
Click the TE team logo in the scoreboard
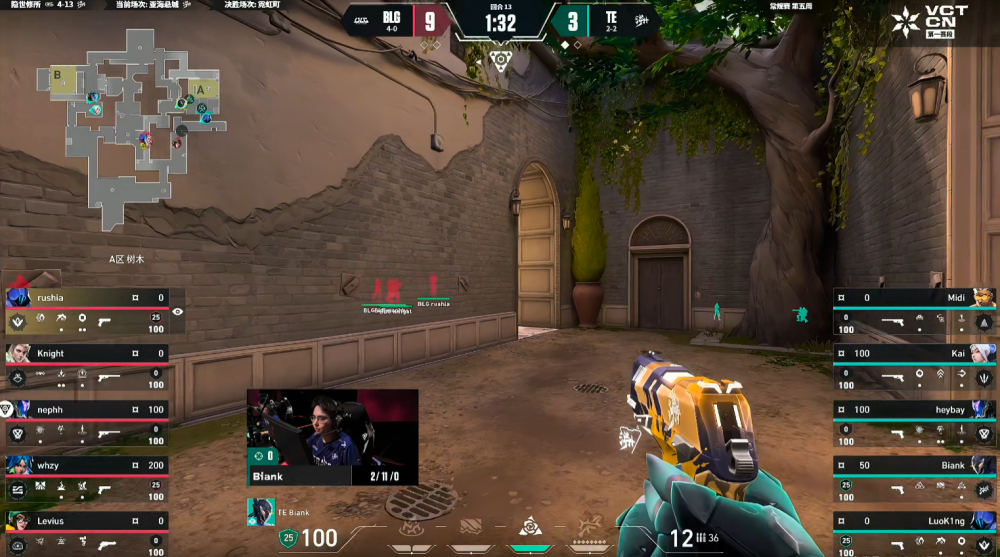647,19
